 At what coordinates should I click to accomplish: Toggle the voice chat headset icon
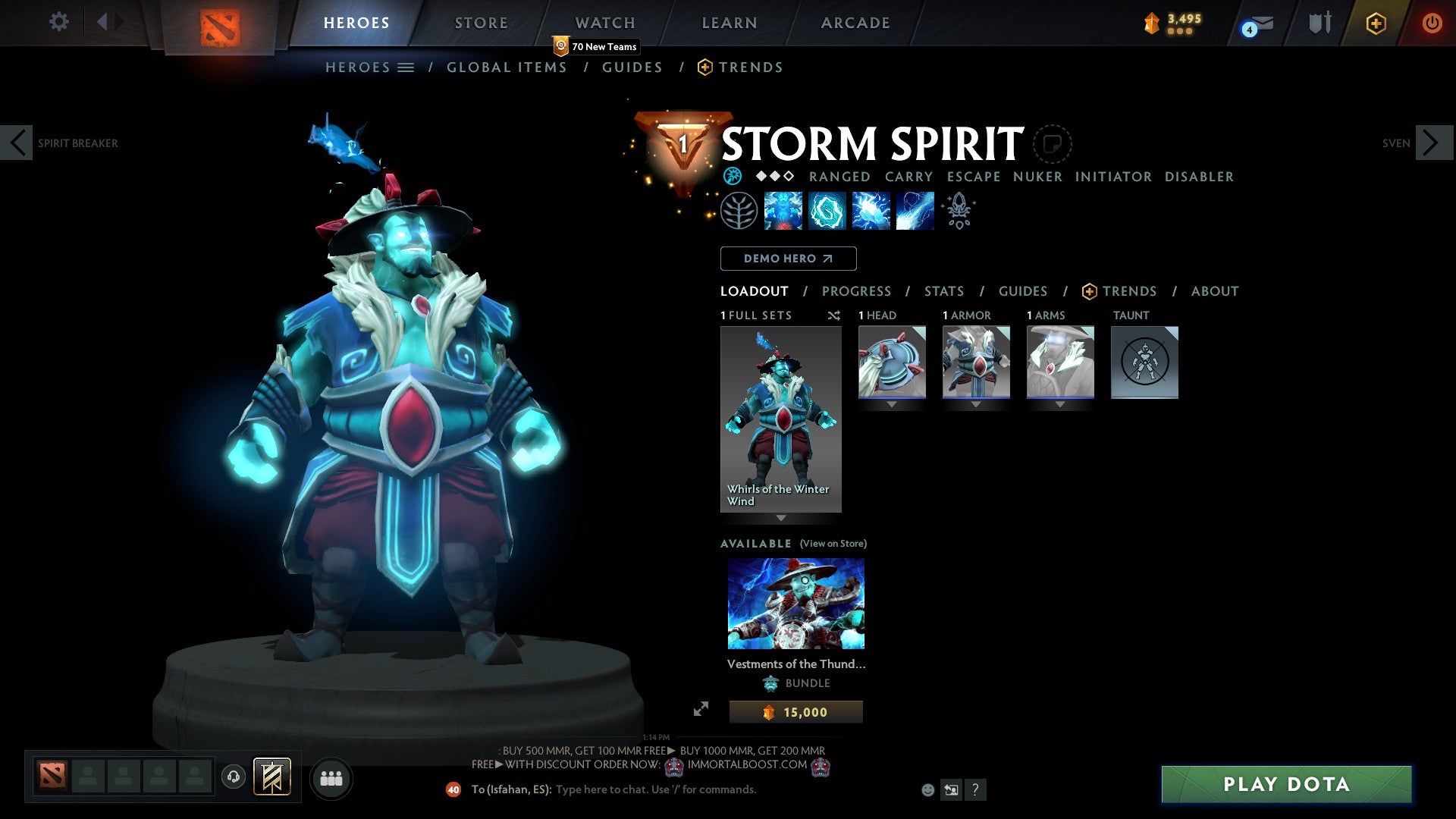tap(234, 777)
